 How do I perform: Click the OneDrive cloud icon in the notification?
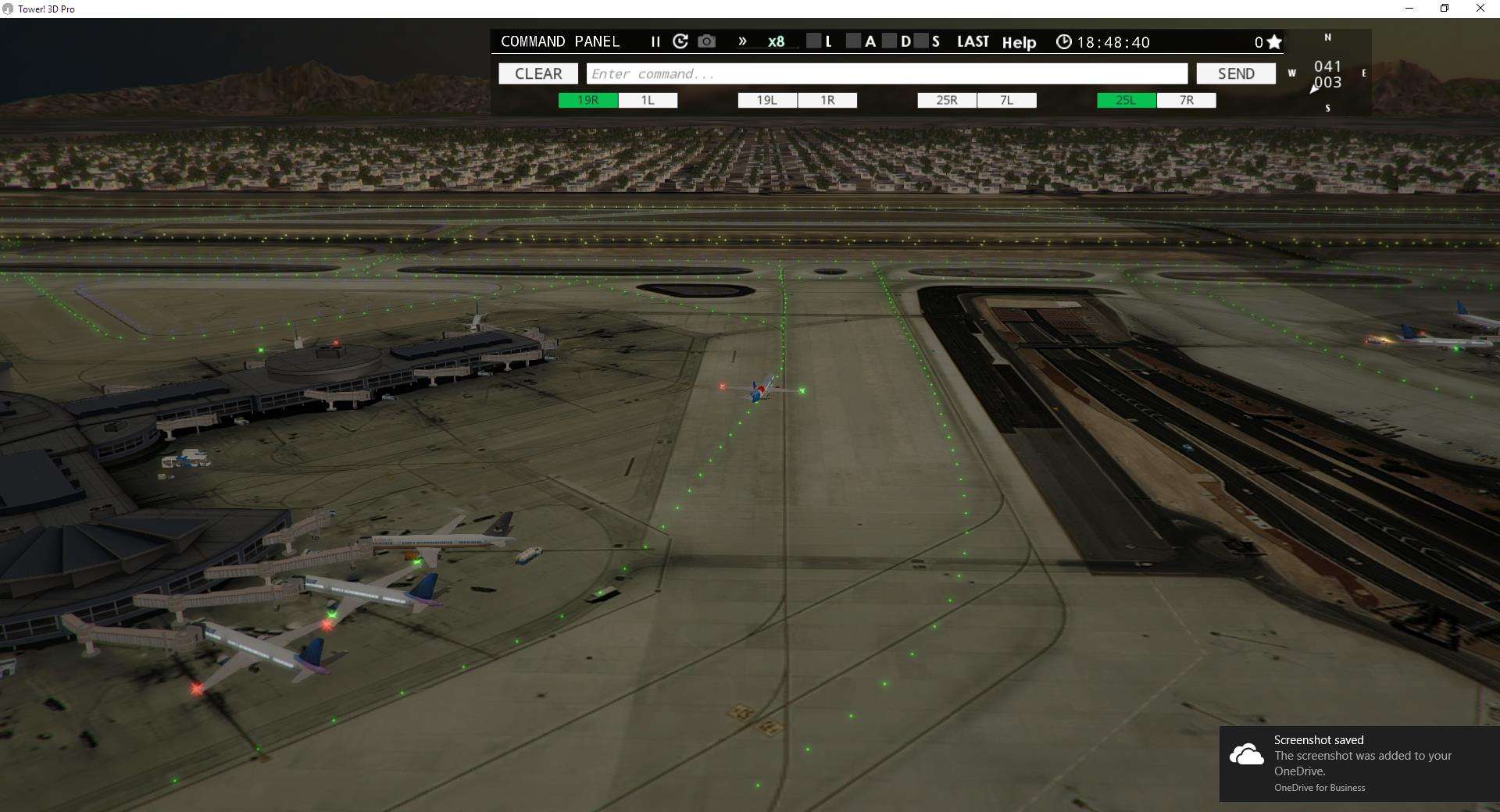click(x=1248, y=754)
